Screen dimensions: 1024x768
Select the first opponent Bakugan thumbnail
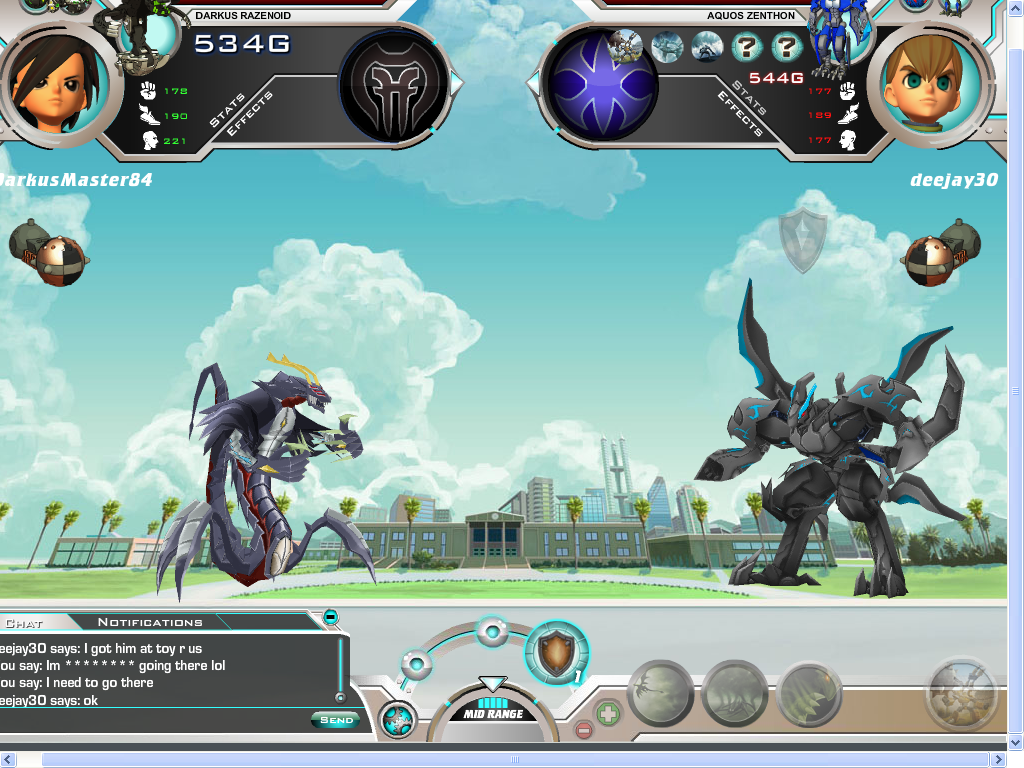626,46
